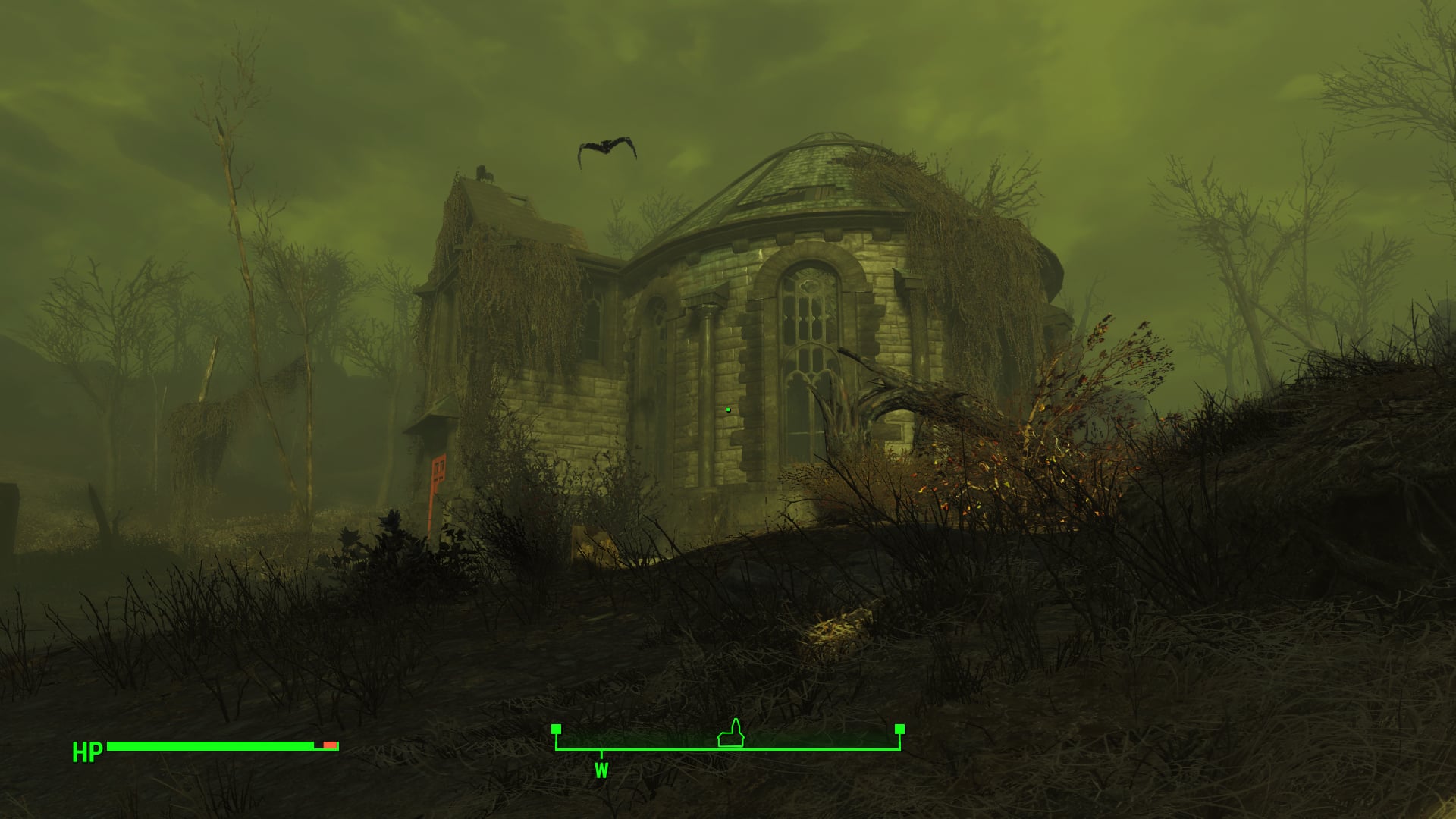Select the left square marker on the compass
The image size is (1456, 819).
[557, 730]
